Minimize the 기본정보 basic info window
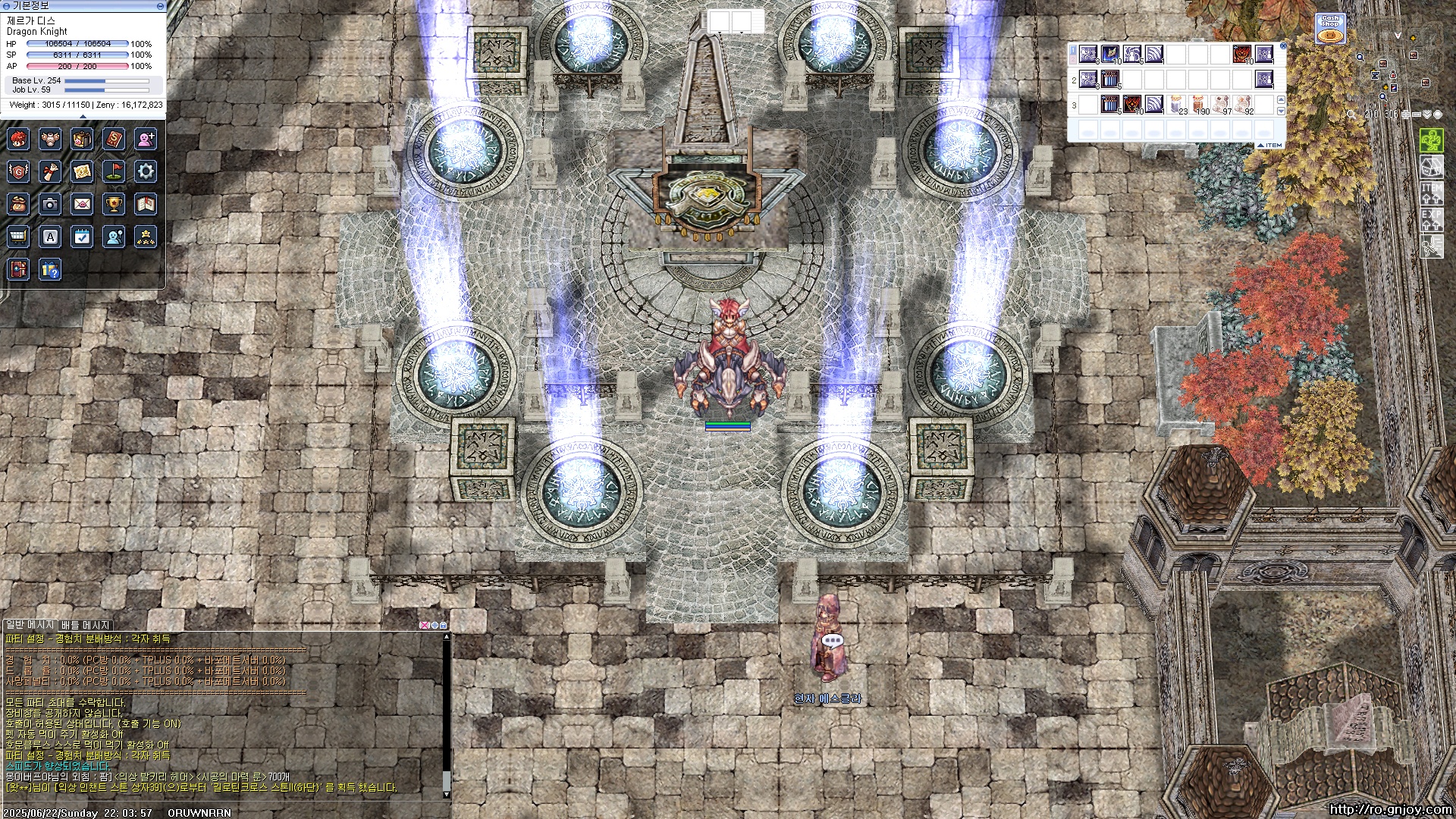Viewport: 1456px width, 819px height. (160, 5)
